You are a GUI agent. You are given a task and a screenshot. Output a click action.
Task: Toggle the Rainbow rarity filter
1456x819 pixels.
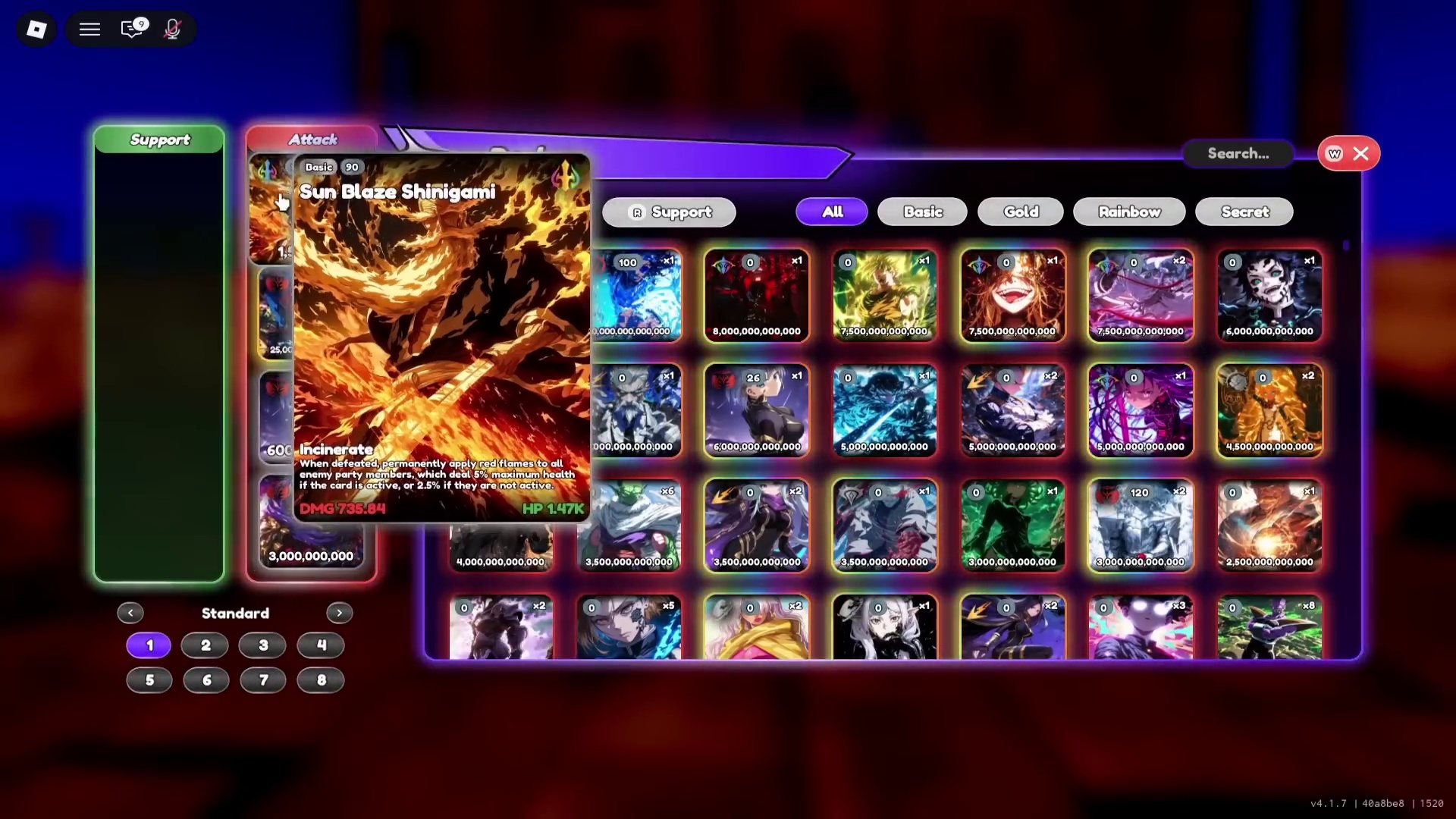[x=1129, y=212]
